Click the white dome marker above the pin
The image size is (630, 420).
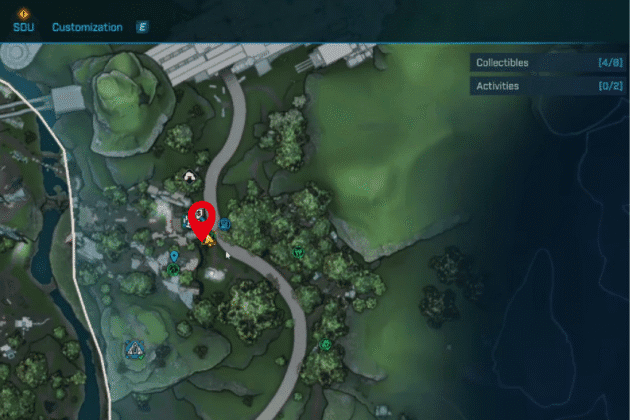point(191,178)
